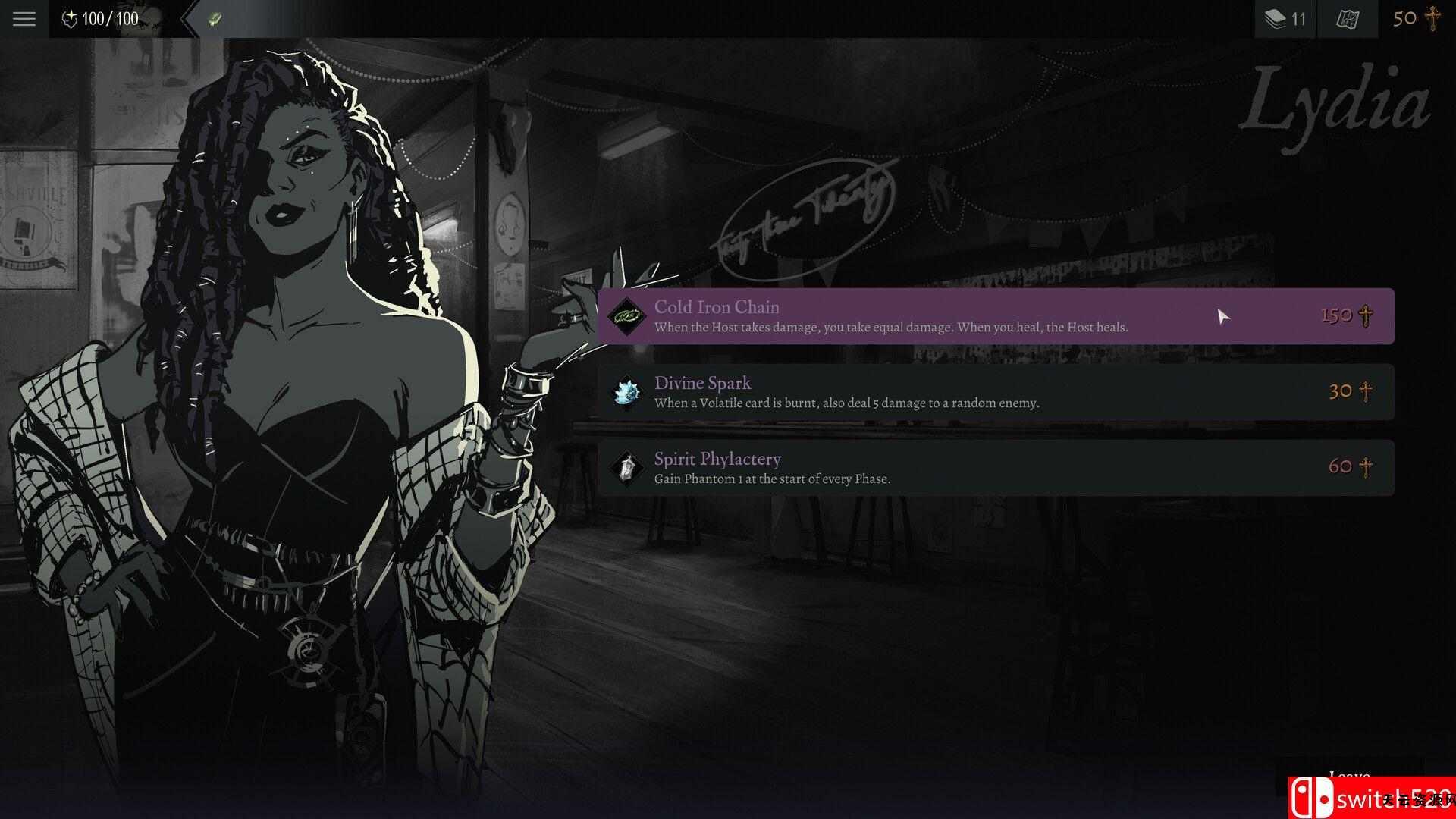Open the deck of 11 cards

pos(1285,18)
